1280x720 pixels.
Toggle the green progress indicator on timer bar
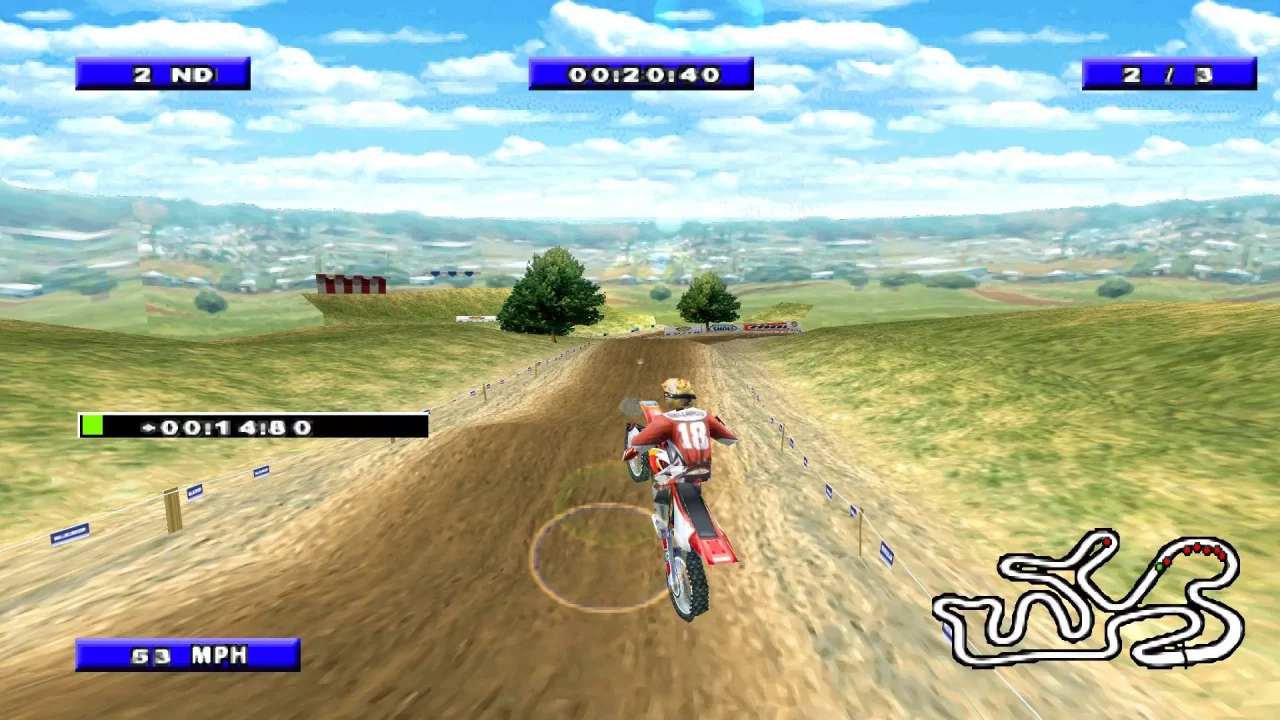click(92, 426)
